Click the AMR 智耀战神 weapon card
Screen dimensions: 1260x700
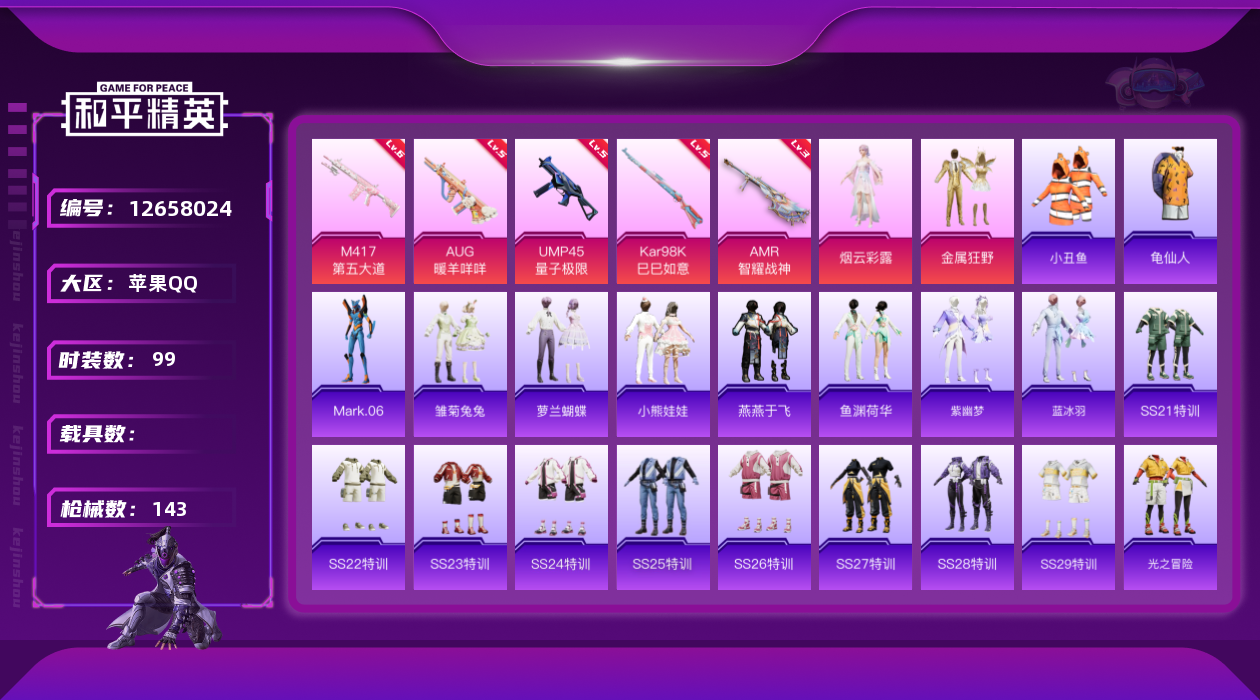coord(764,211)
